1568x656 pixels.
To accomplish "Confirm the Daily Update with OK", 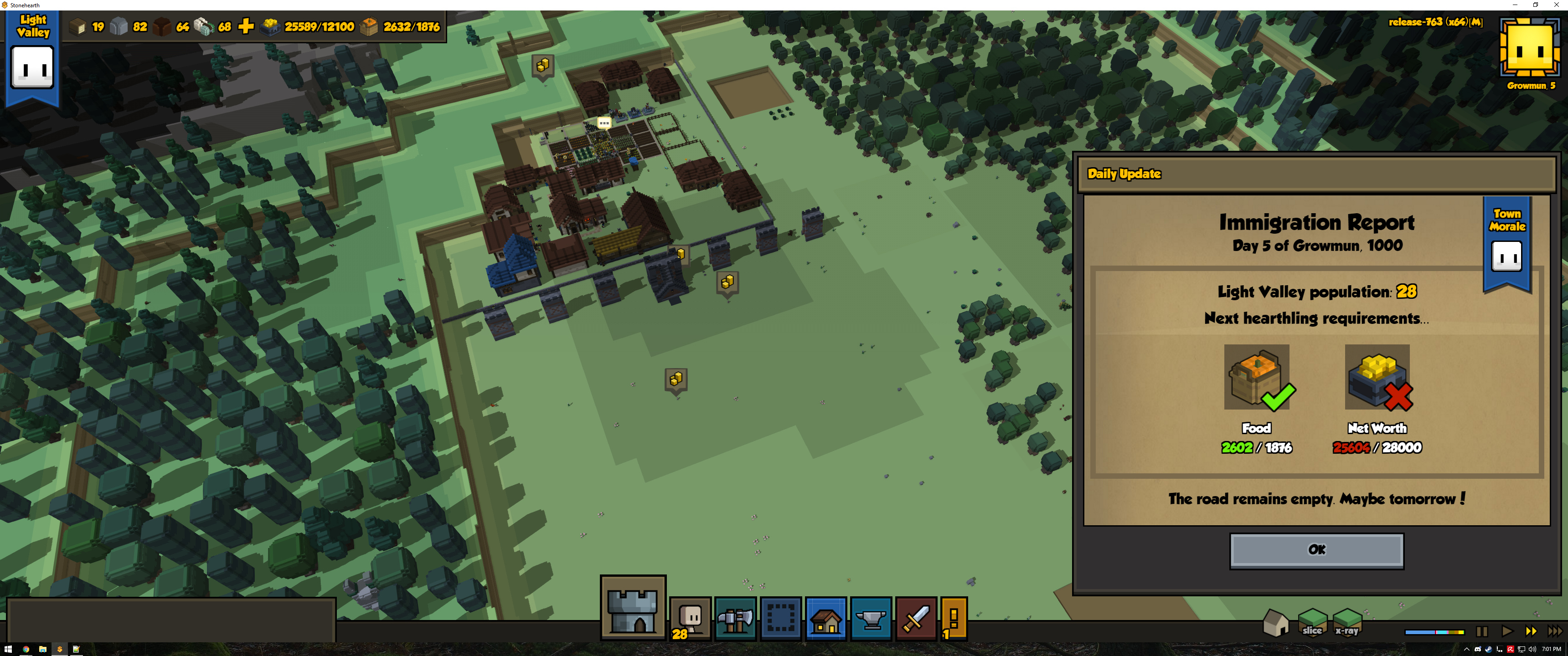I will click(1316, 550).
